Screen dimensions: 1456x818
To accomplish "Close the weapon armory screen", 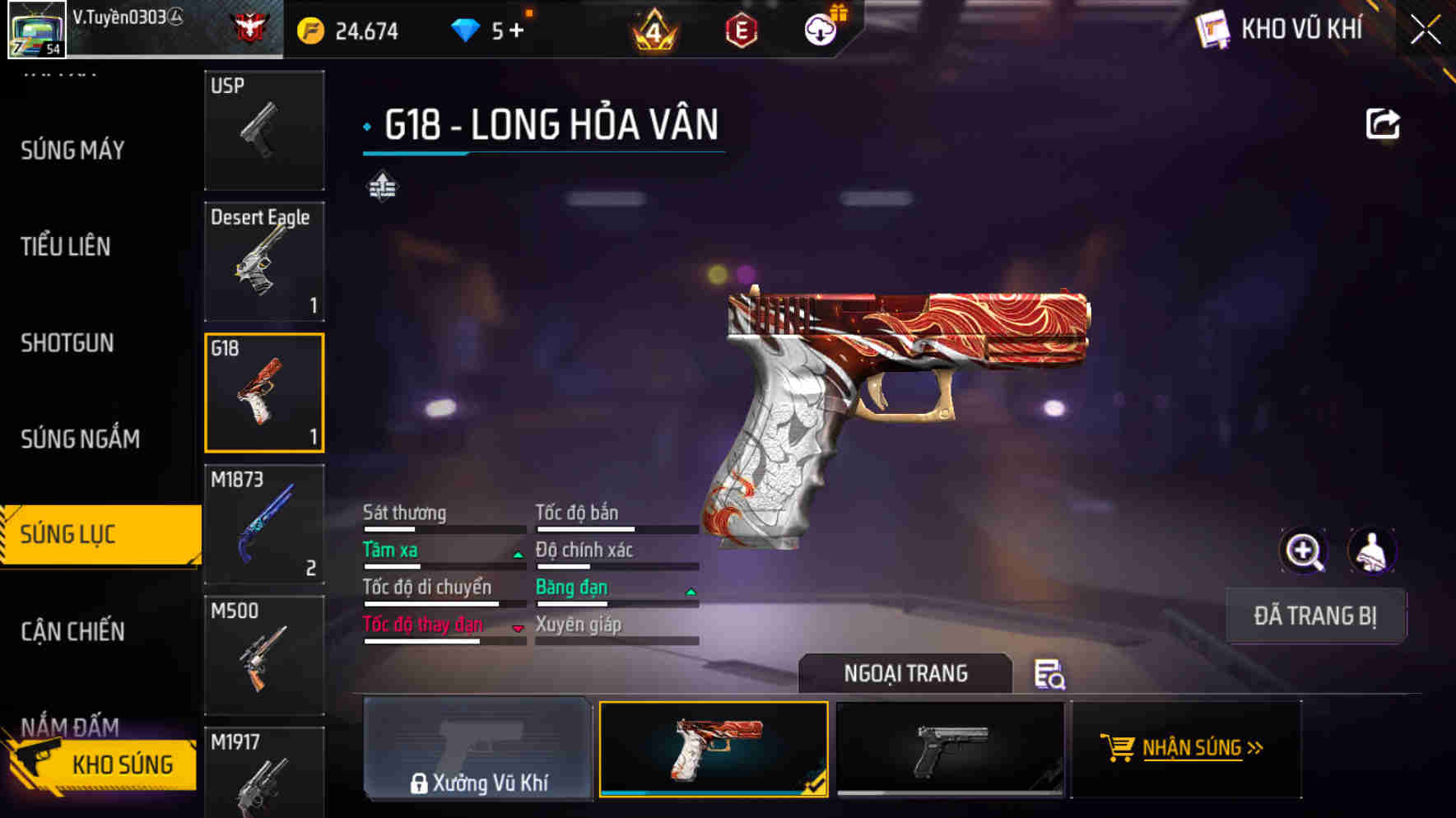I will [x=1425, y=30].
